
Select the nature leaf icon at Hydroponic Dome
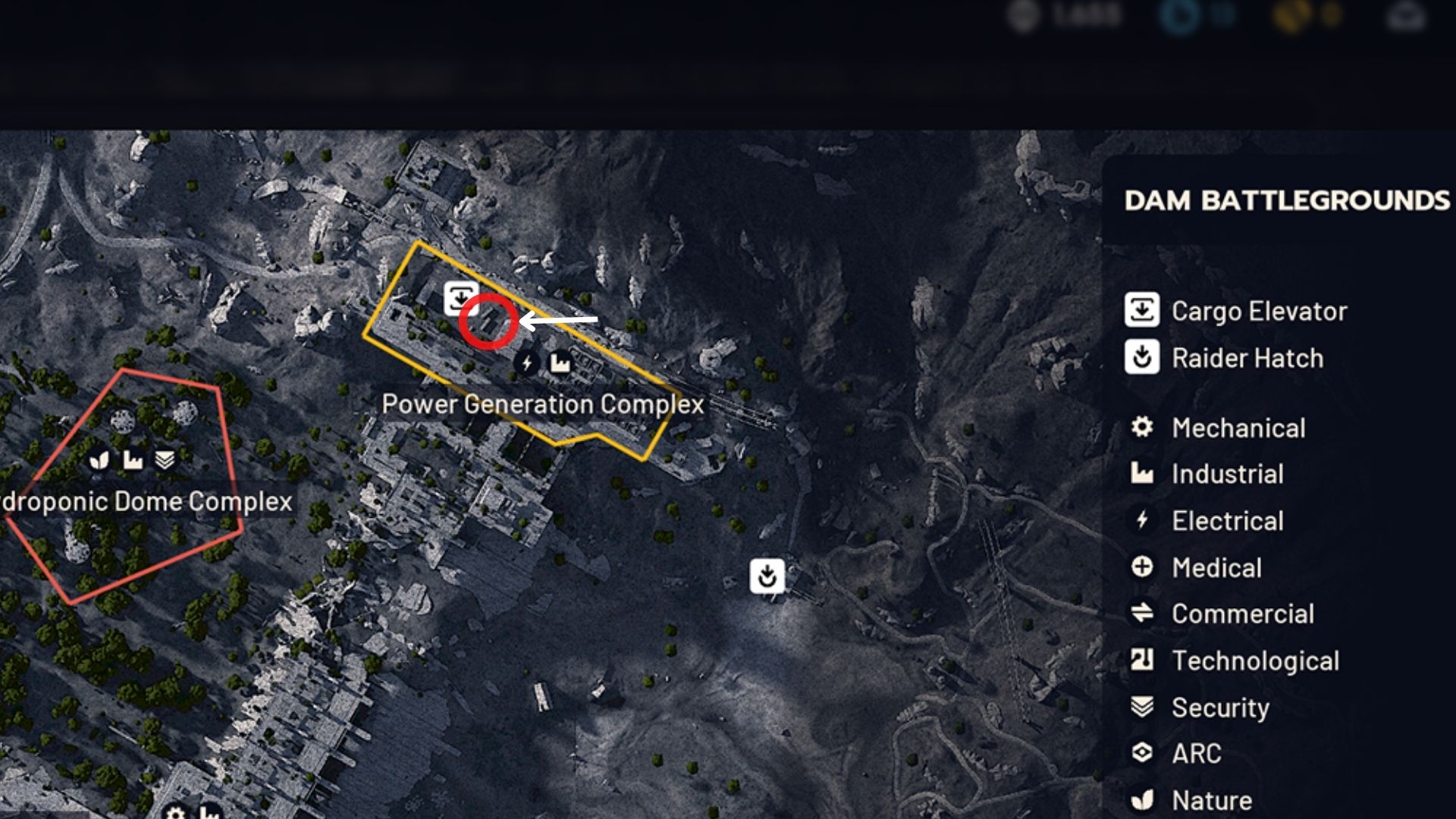point(100,460)
